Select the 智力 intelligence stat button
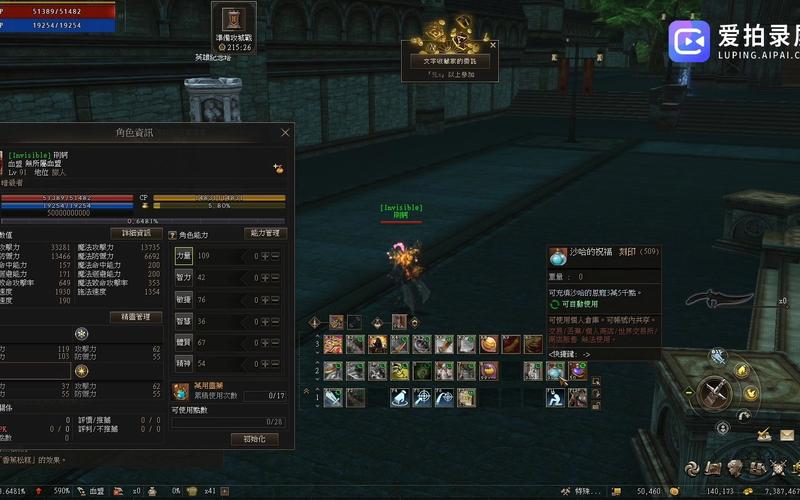Image resolution: width=800 pixels, height=500 pixels. [184, 277]
